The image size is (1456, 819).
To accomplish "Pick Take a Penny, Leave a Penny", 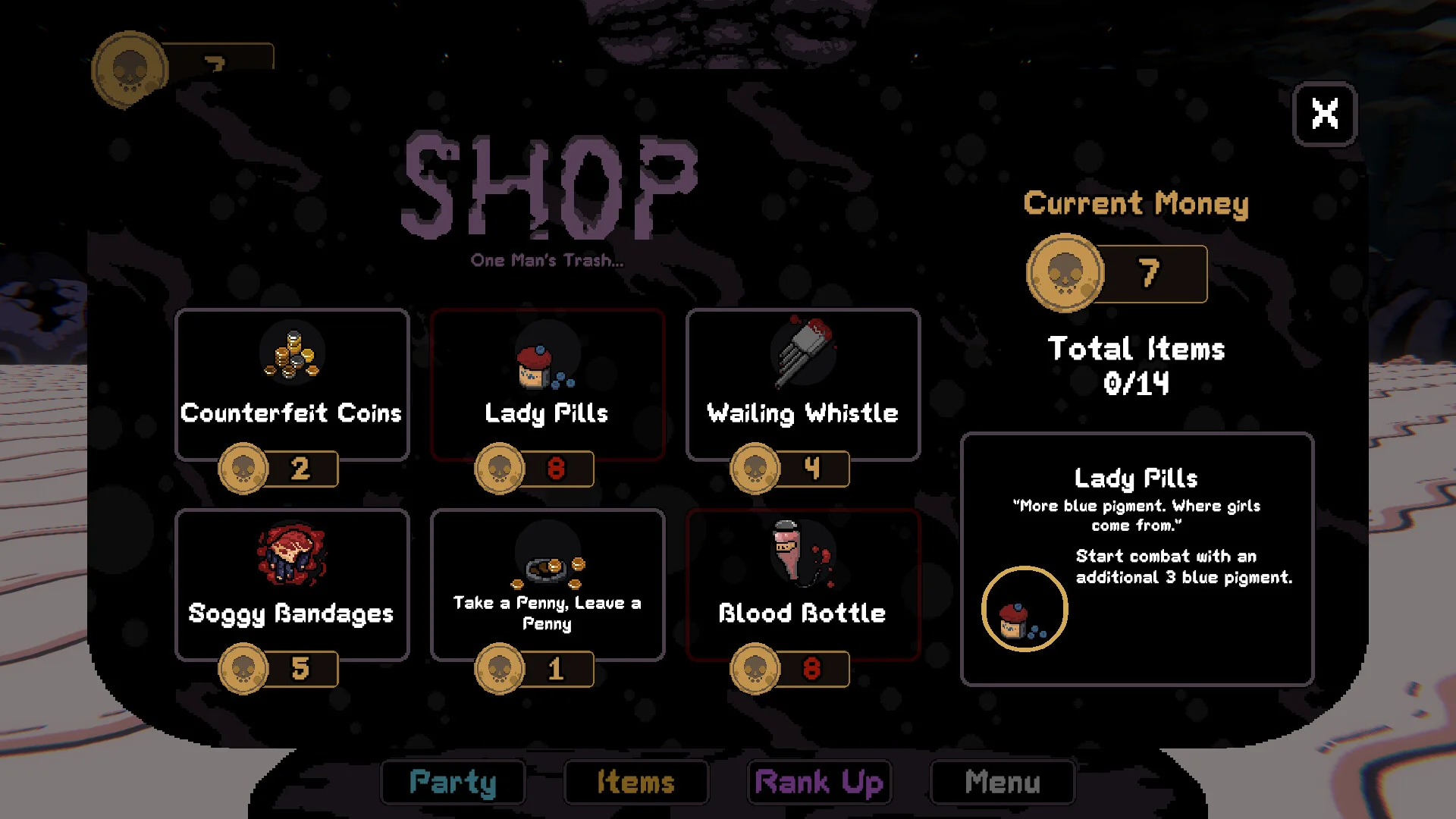I will point(548,585).
